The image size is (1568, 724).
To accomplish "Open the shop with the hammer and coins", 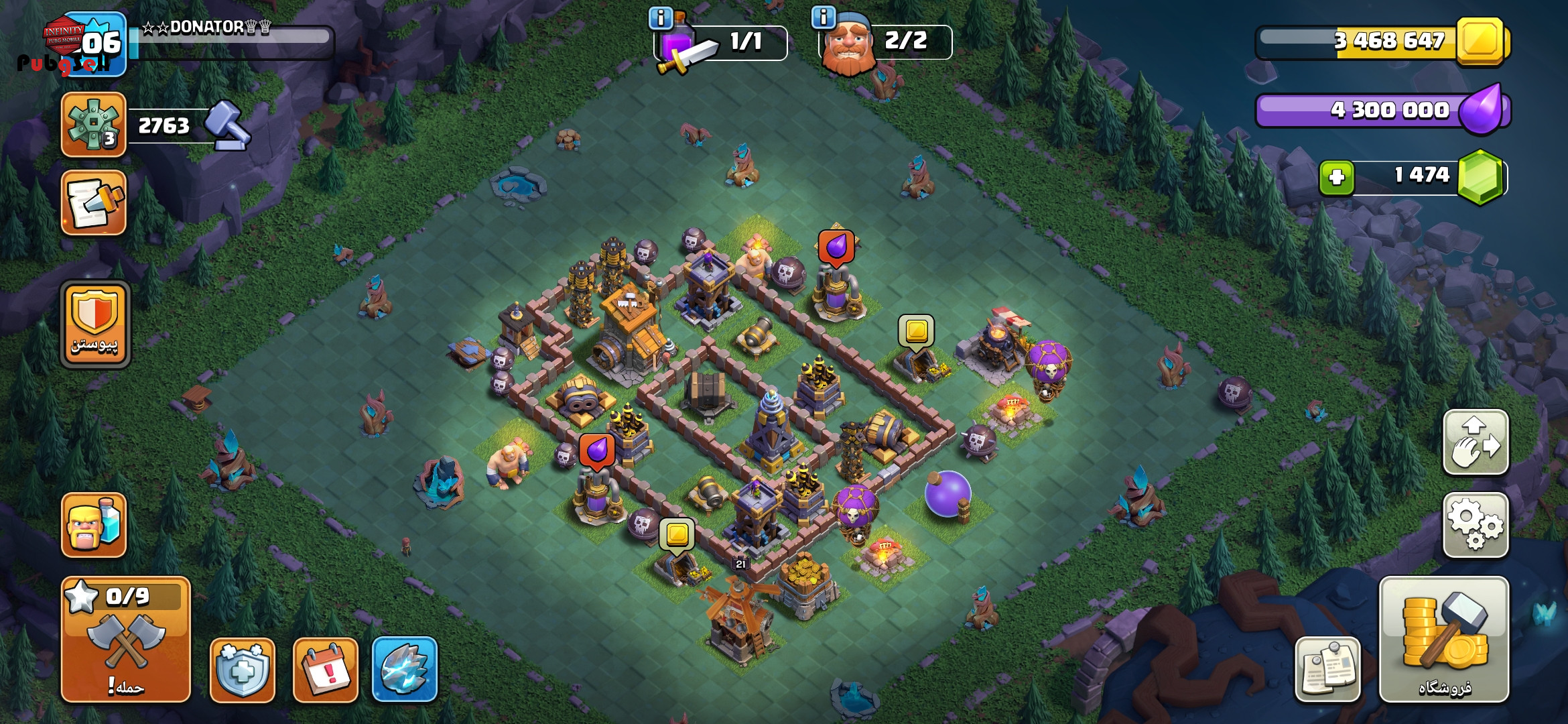I will (1443, 639).
